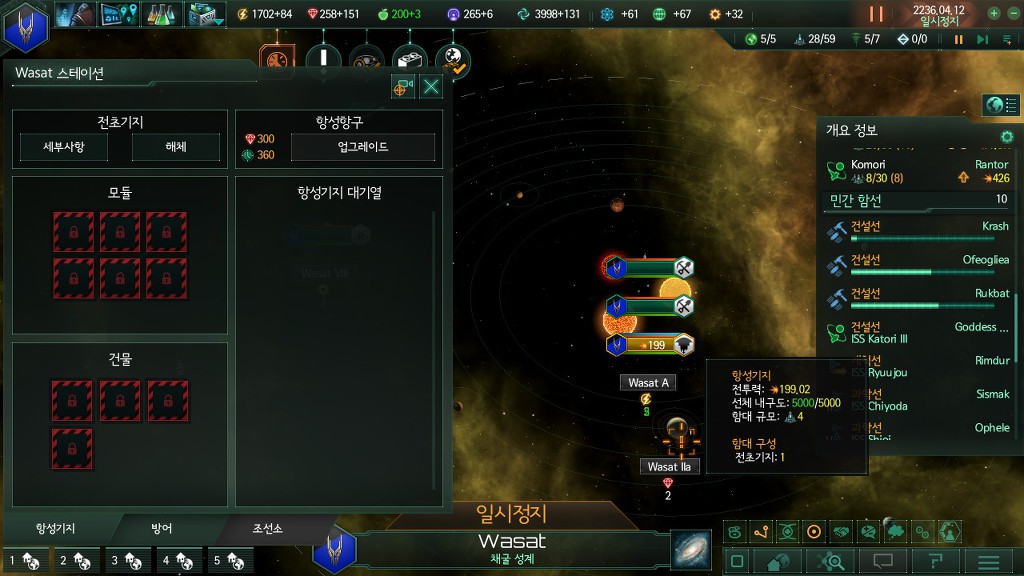Select construction ship Rukbat in outliner
The width and height of the screenshot is (1024, 576).
(x=920, y=298)
